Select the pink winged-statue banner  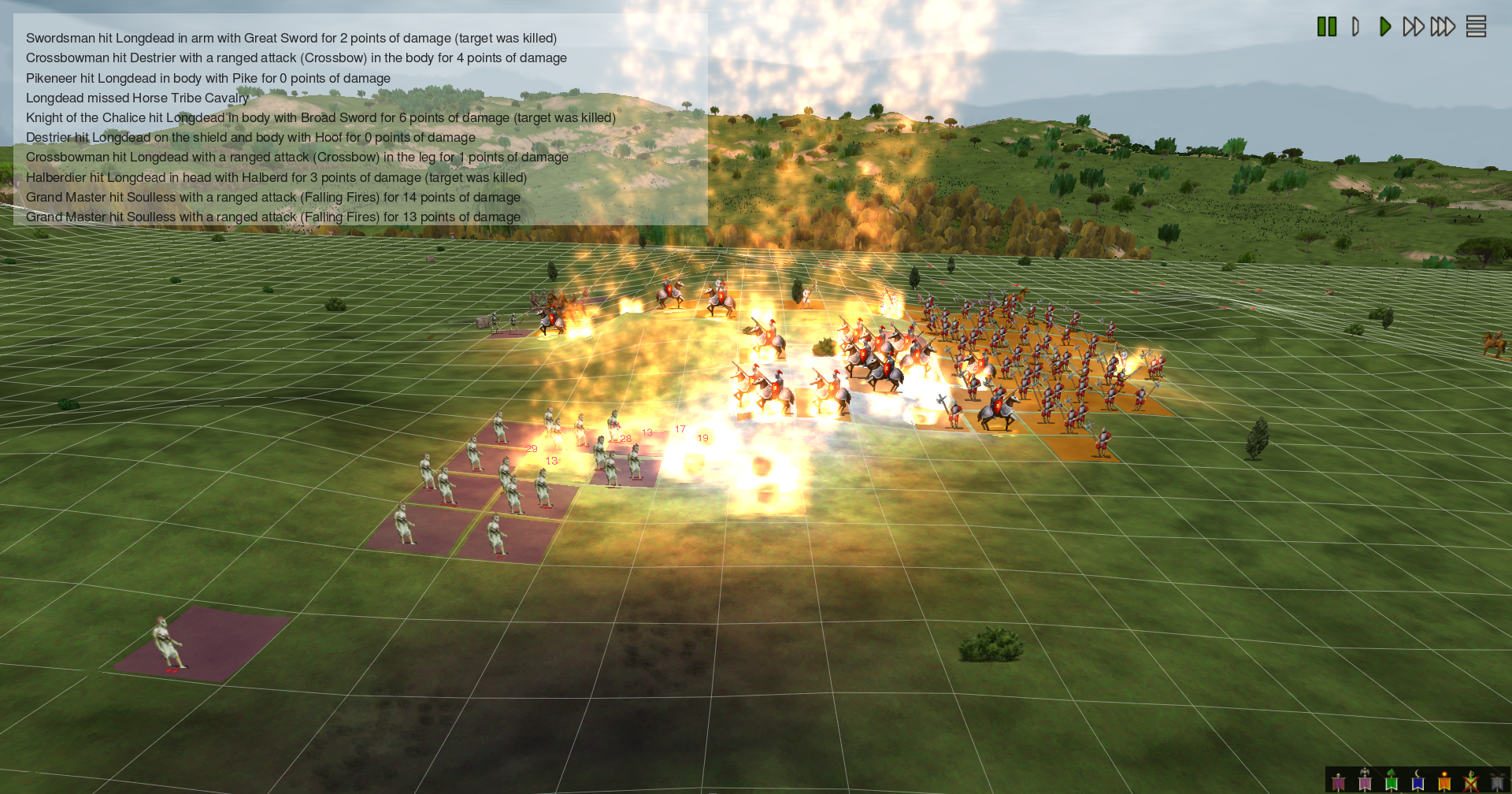(x=1365, y=781)
